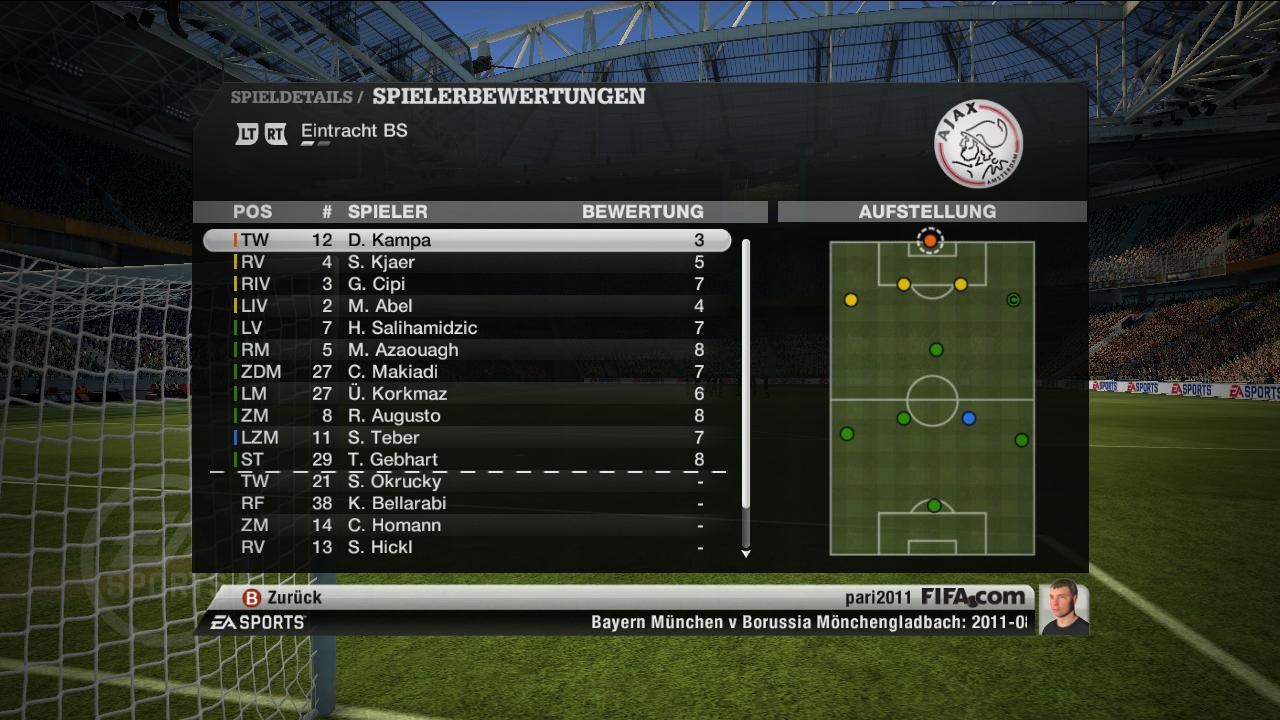
Task: Select the orange goalkeeper marker on the pitch
Action: [x=930, y=241]
